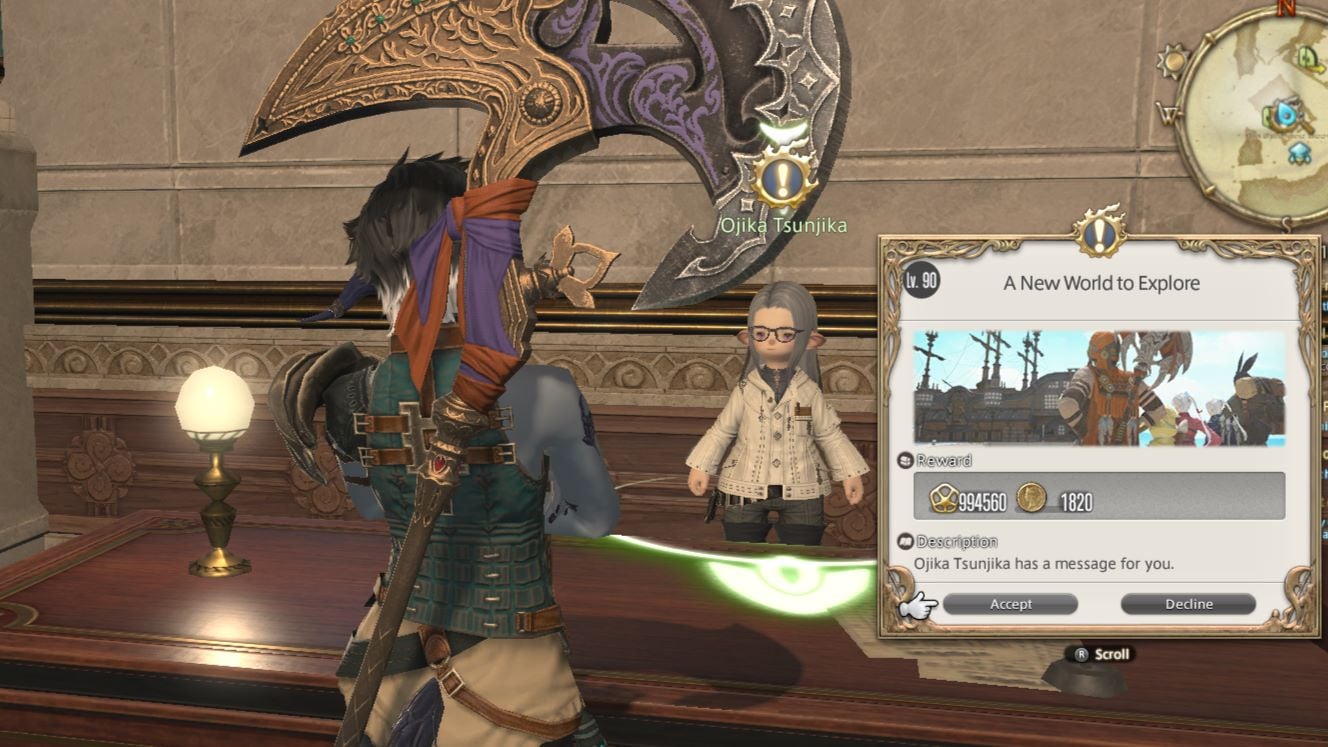Accept the quest A New World to Explore
1328x747 pixels.
tap(1010, 604)
